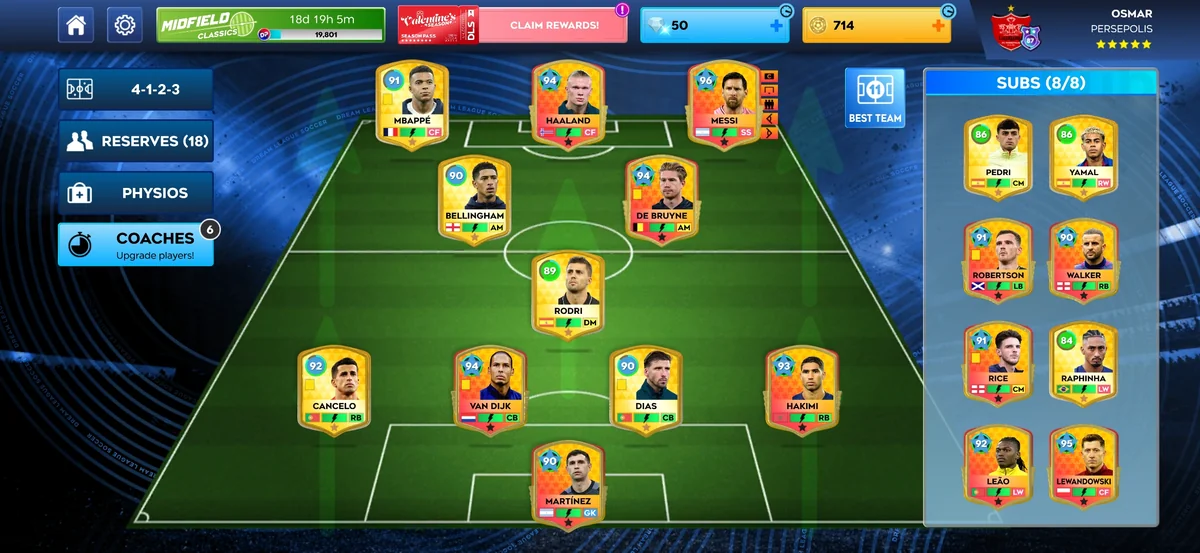This screenshot has height=553, width=1200.
Task: Open the Physios menu
Action: click(x=136, y=193)
